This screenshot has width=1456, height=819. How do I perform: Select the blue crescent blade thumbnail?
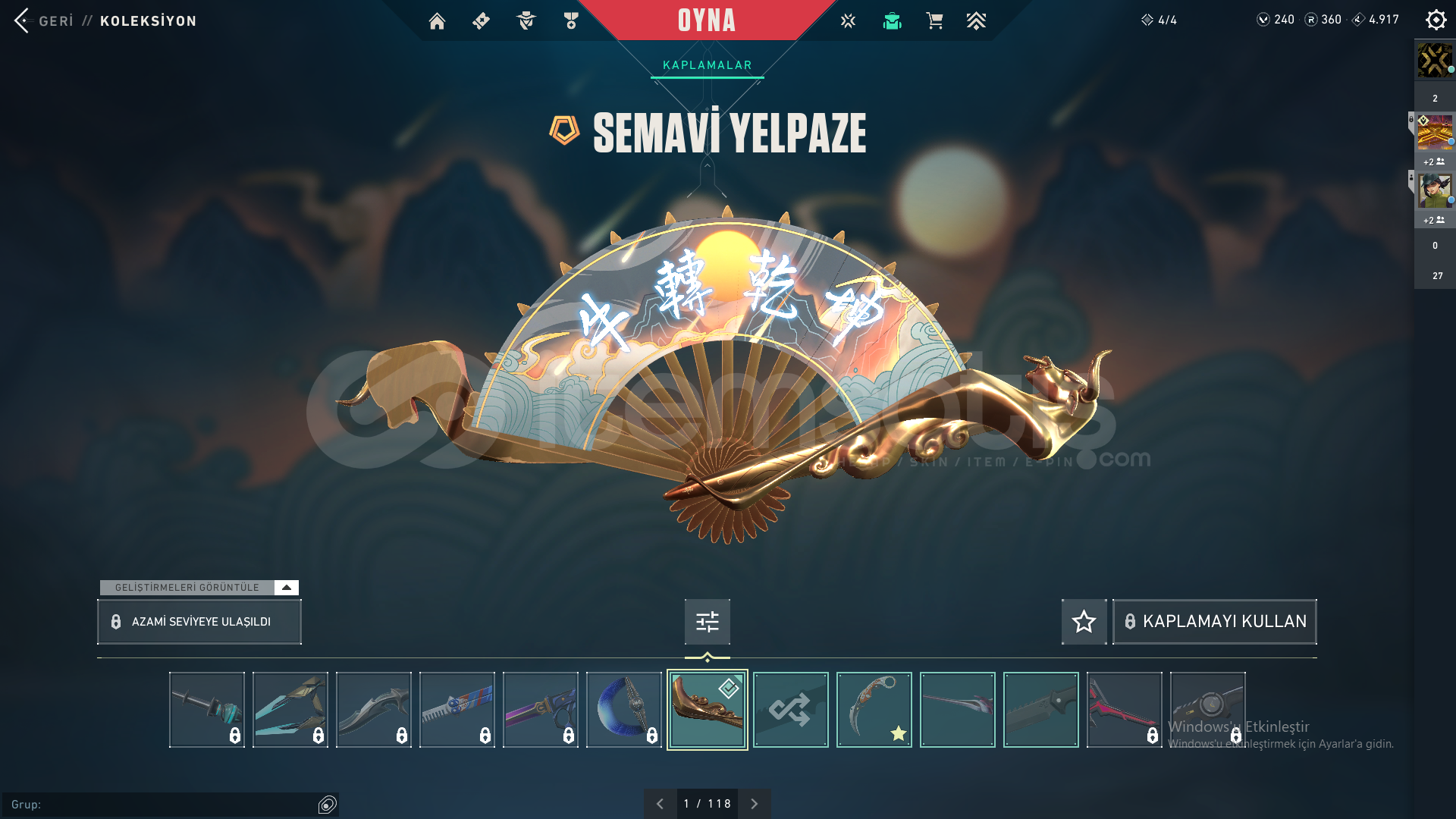623,710
